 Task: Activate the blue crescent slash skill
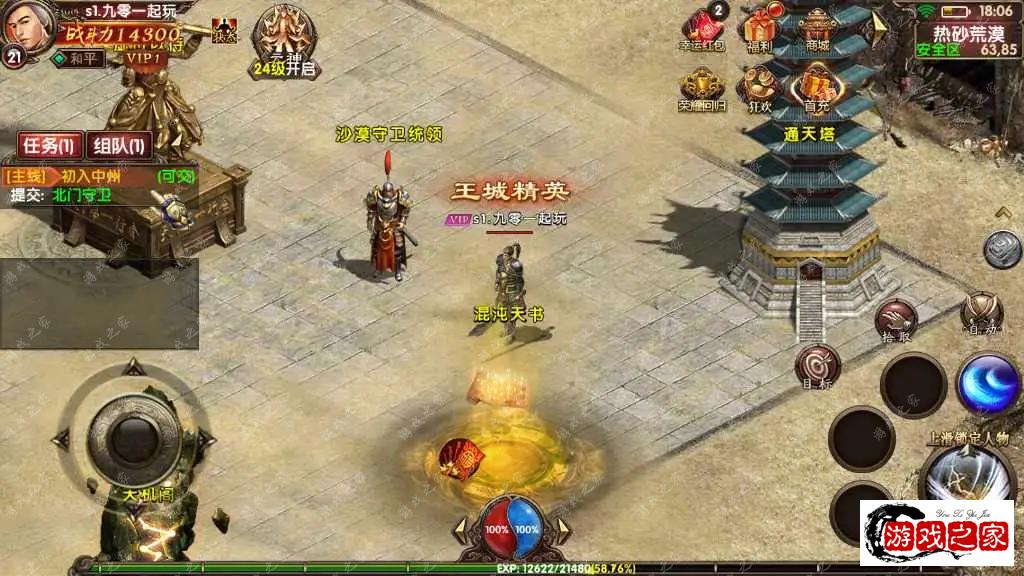coord(987,384)
